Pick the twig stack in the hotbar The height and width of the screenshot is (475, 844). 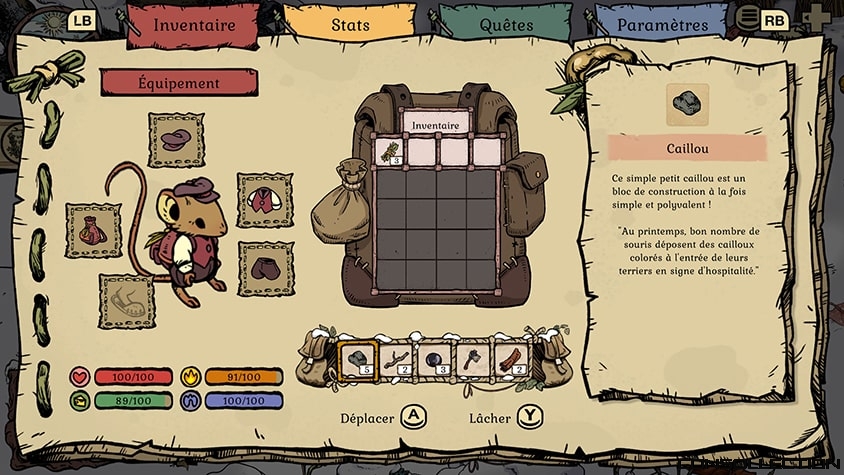coord(396,361)
